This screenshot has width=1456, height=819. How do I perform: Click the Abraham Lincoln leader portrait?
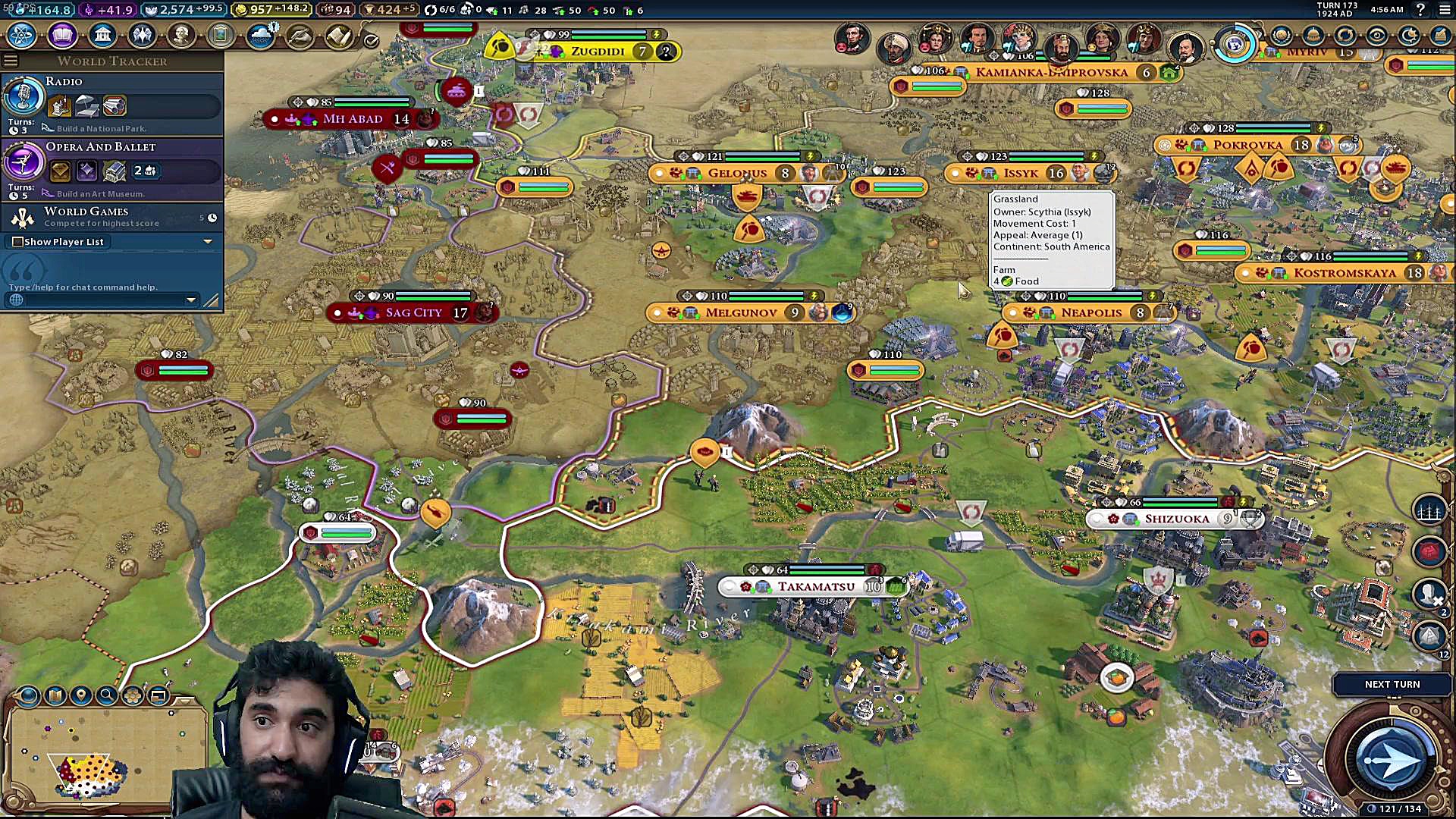pos(852,37)
